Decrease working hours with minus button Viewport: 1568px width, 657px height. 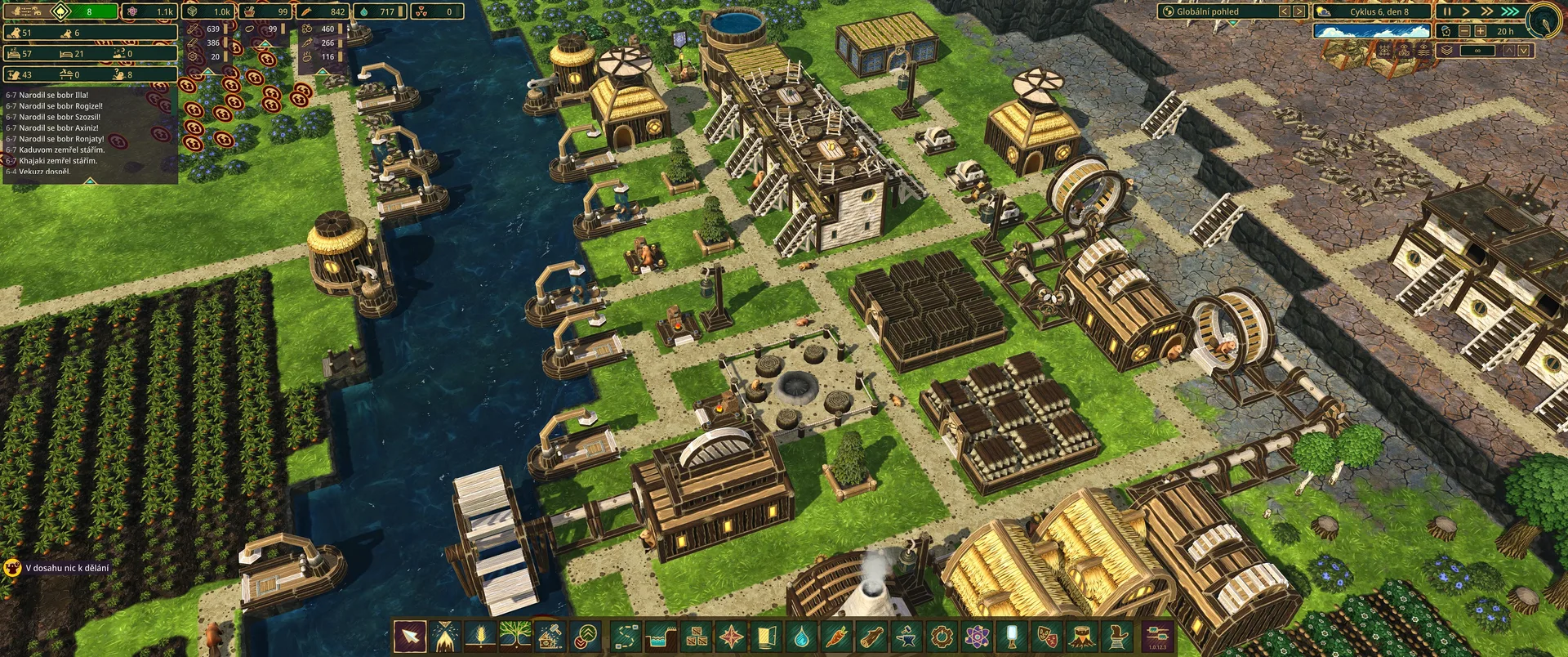click(1463, 31)
